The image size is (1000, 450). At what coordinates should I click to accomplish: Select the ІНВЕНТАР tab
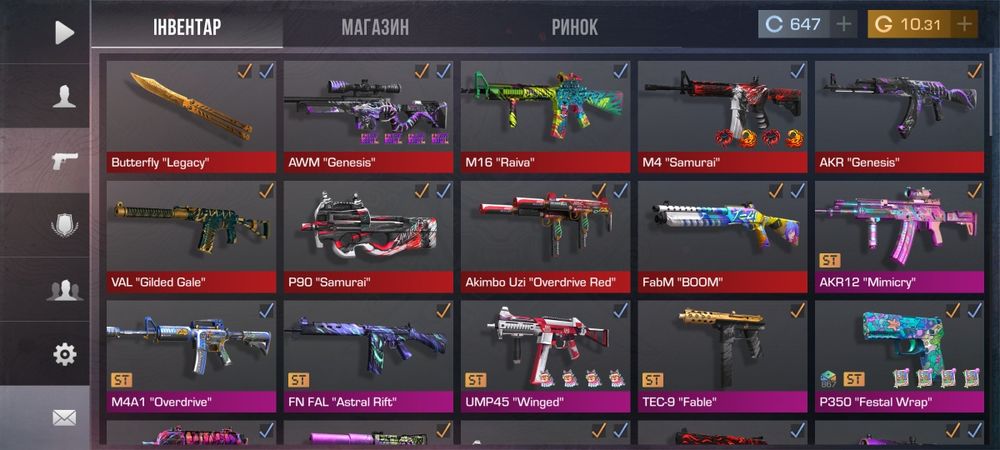point(187,27)
